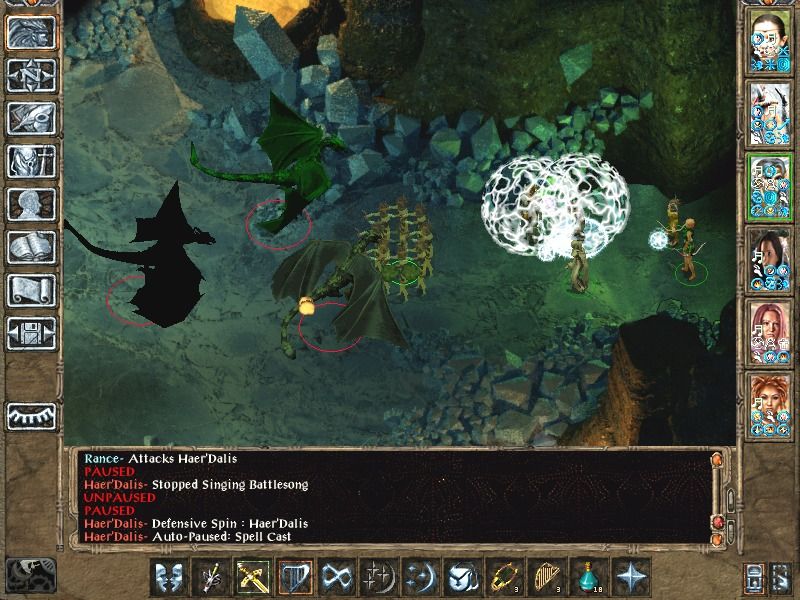Show the character record sheet

pos(31,204)
